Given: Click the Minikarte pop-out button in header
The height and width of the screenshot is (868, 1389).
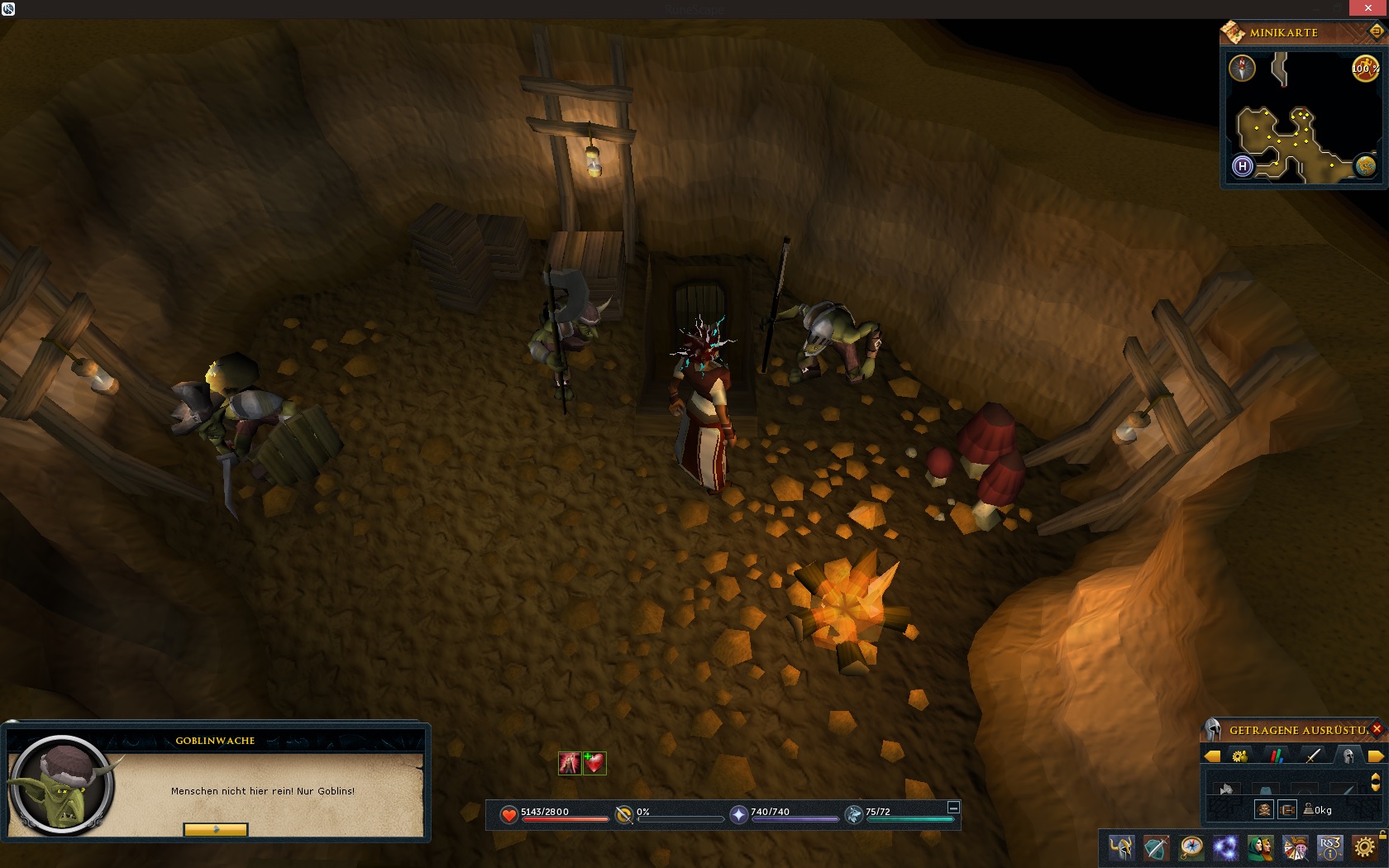Looking at the screenshot, I should 1377,32.
